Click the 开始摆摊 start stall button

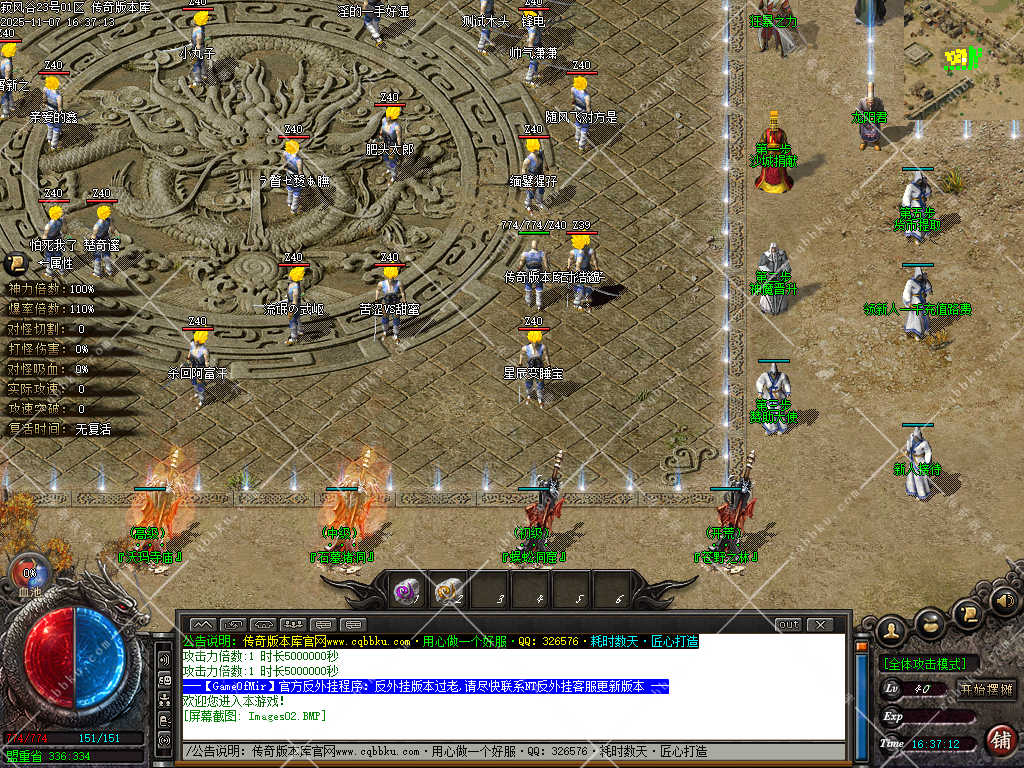[987, 688]
